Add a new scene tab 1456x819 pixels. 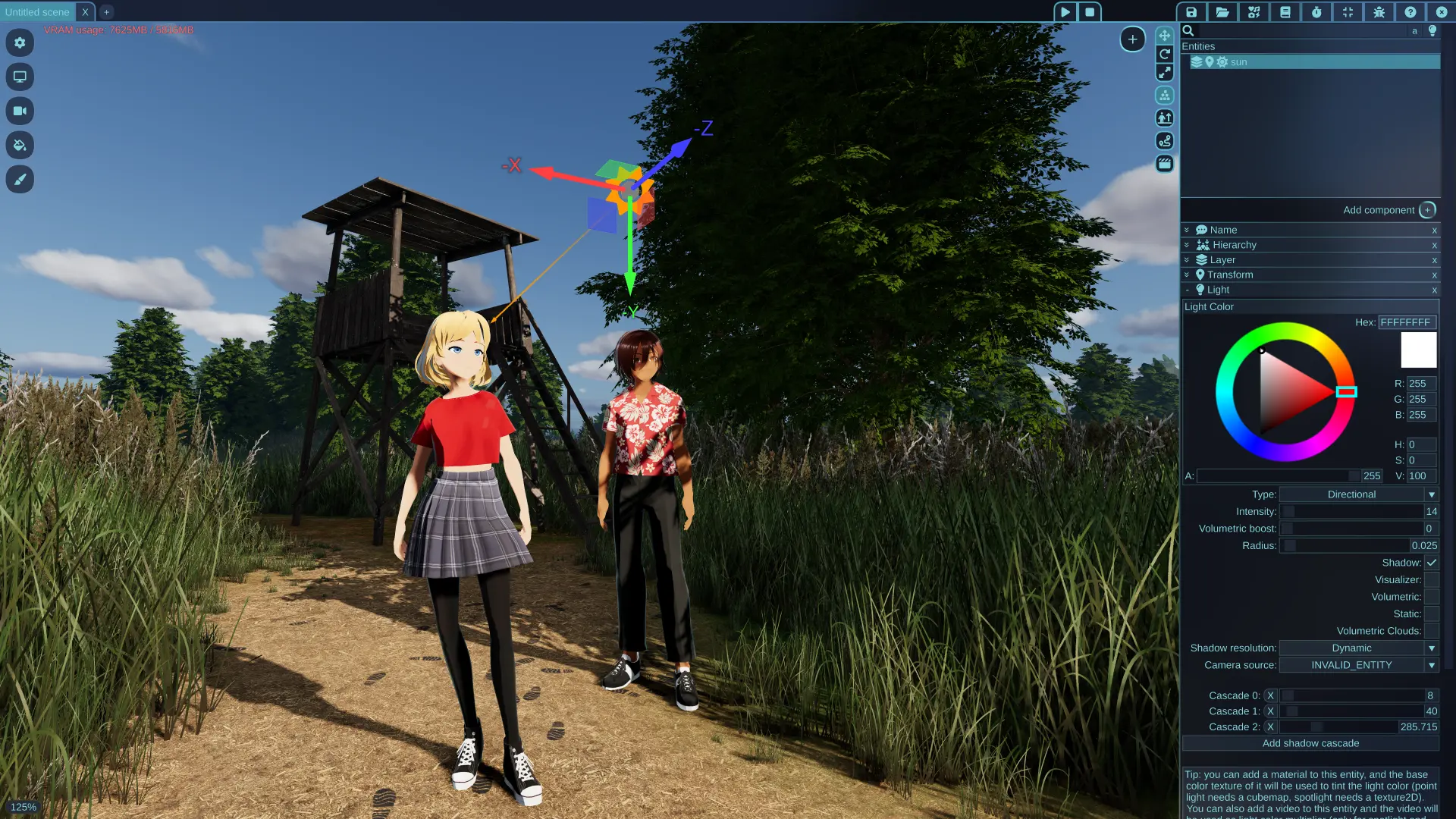point(106,12)
